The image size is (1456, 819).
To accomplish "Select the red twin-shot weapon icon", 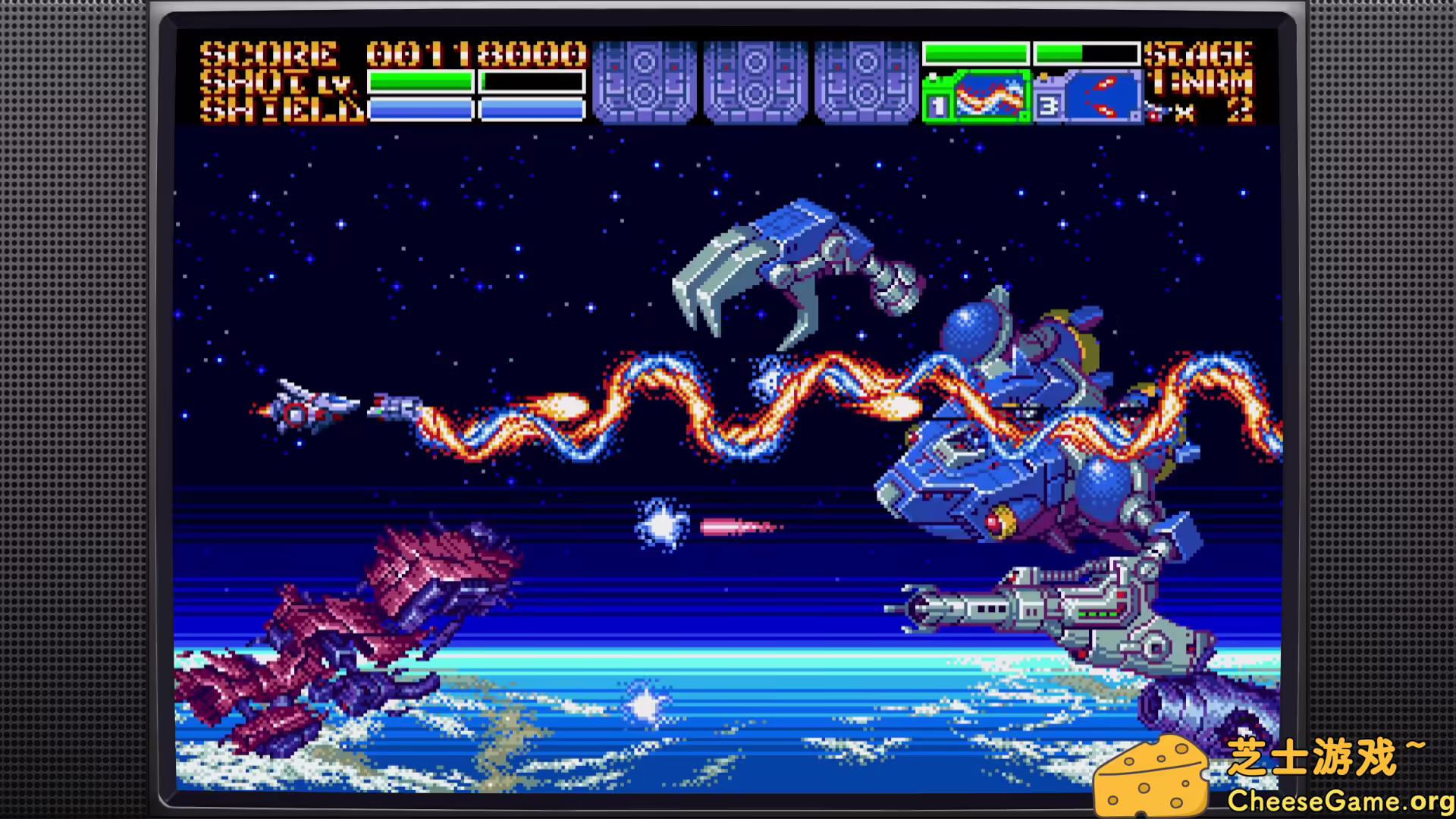I will [1102, 96].
